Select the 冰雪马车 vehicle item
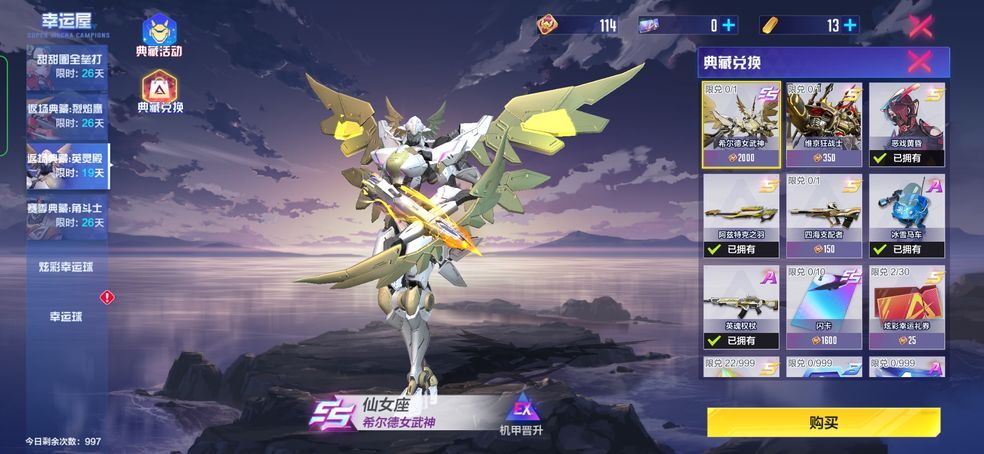The width and height of the screenshot is (984, 454). tap(906, 215)
